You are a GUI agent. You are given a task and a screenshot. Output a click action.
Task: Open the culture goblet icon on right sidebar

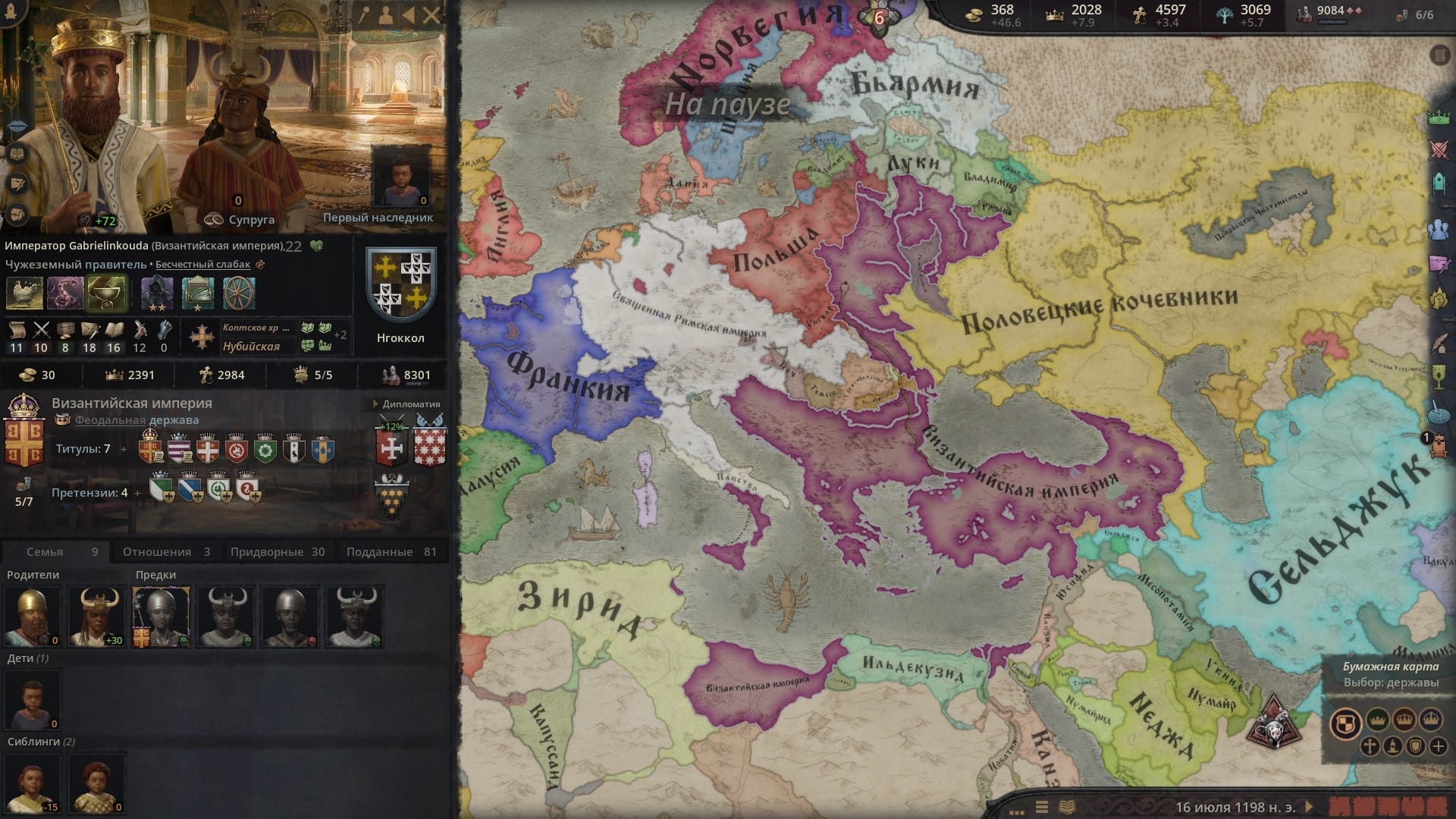pos(1438,376)
